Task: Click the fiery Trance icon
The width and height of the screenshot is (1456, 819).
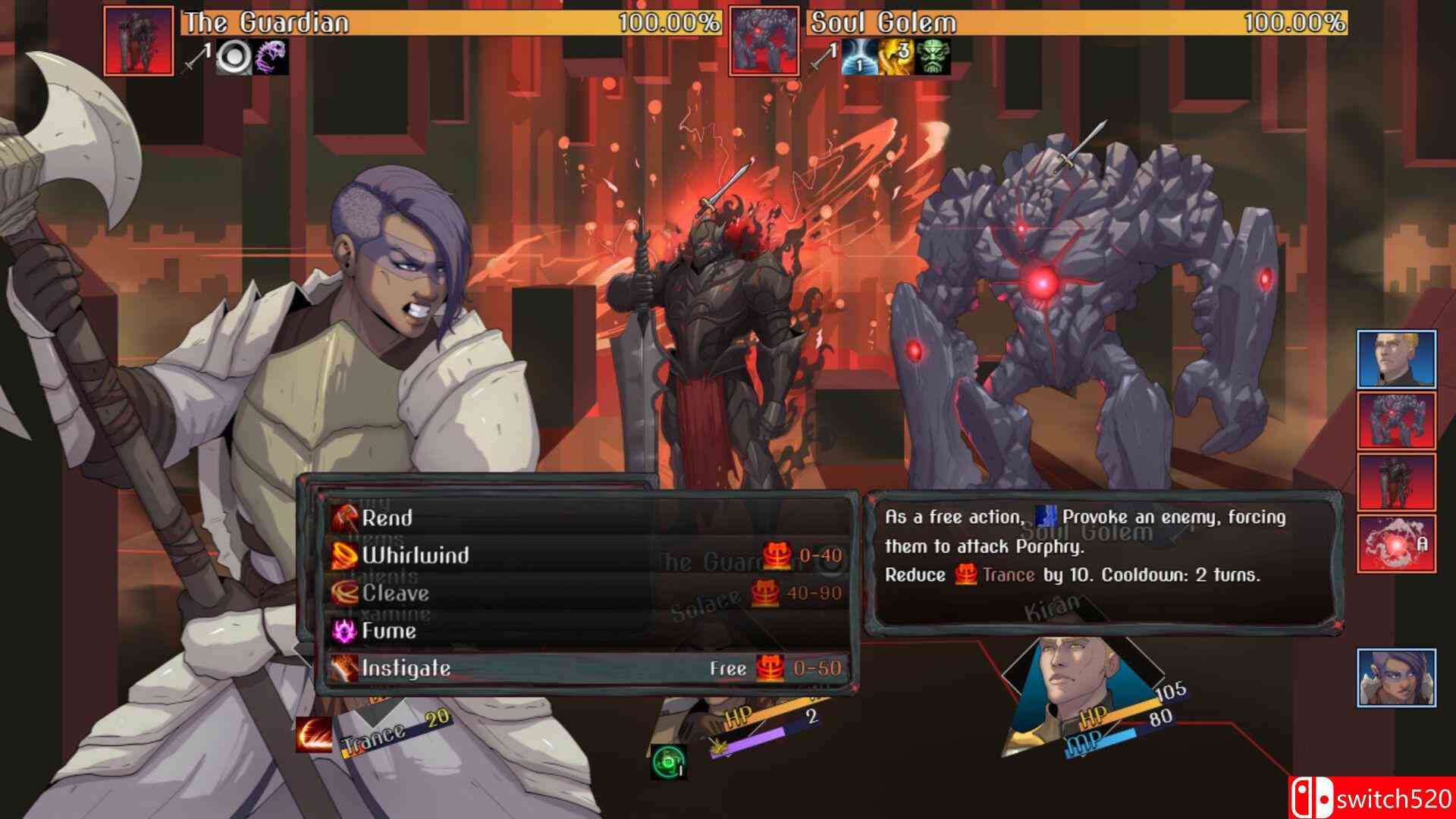Action: coord(314,735)
